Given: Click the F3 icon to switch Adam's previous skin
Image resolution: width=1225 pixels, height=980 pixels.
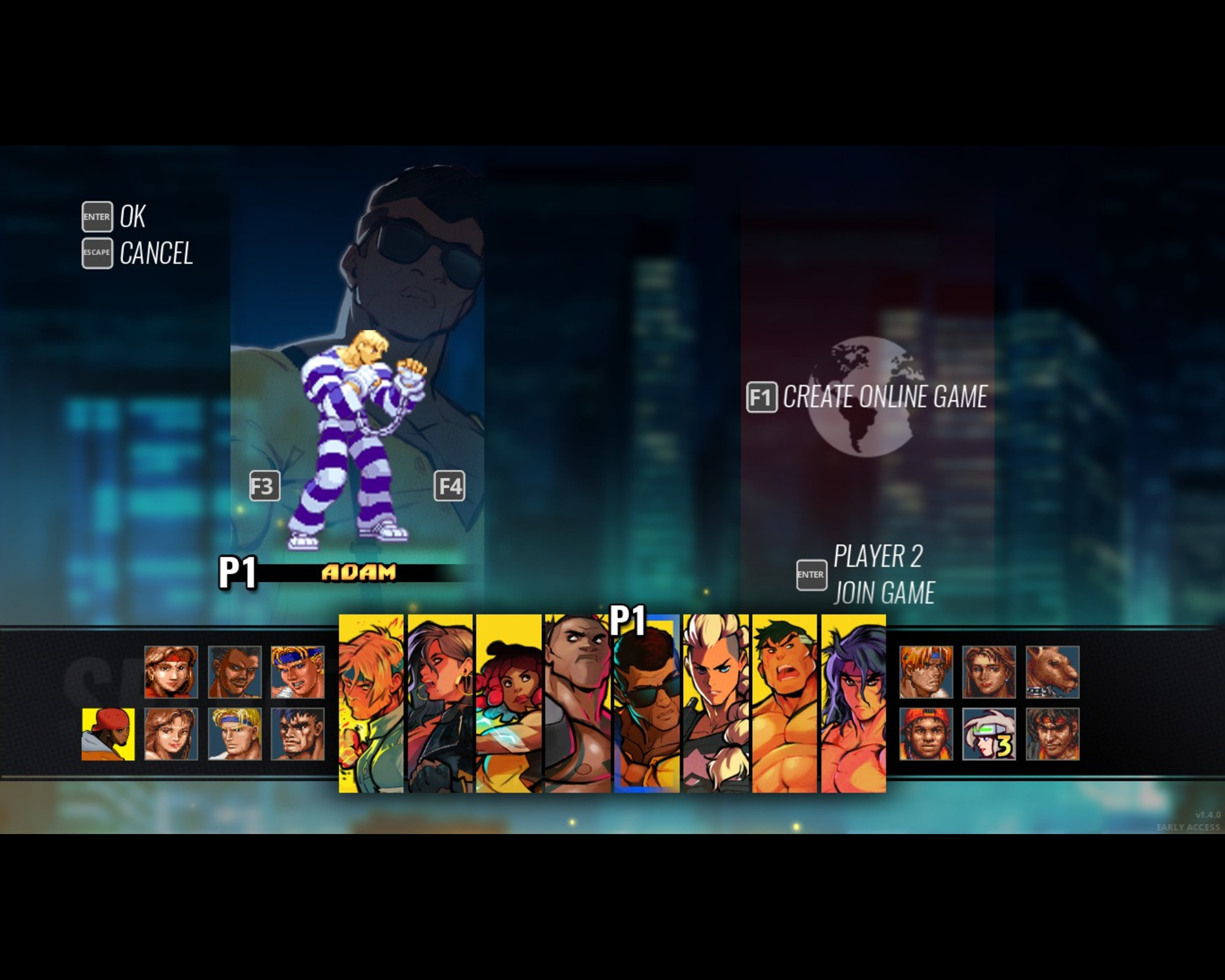Looking at the screenshot, I should coord(265,486).
